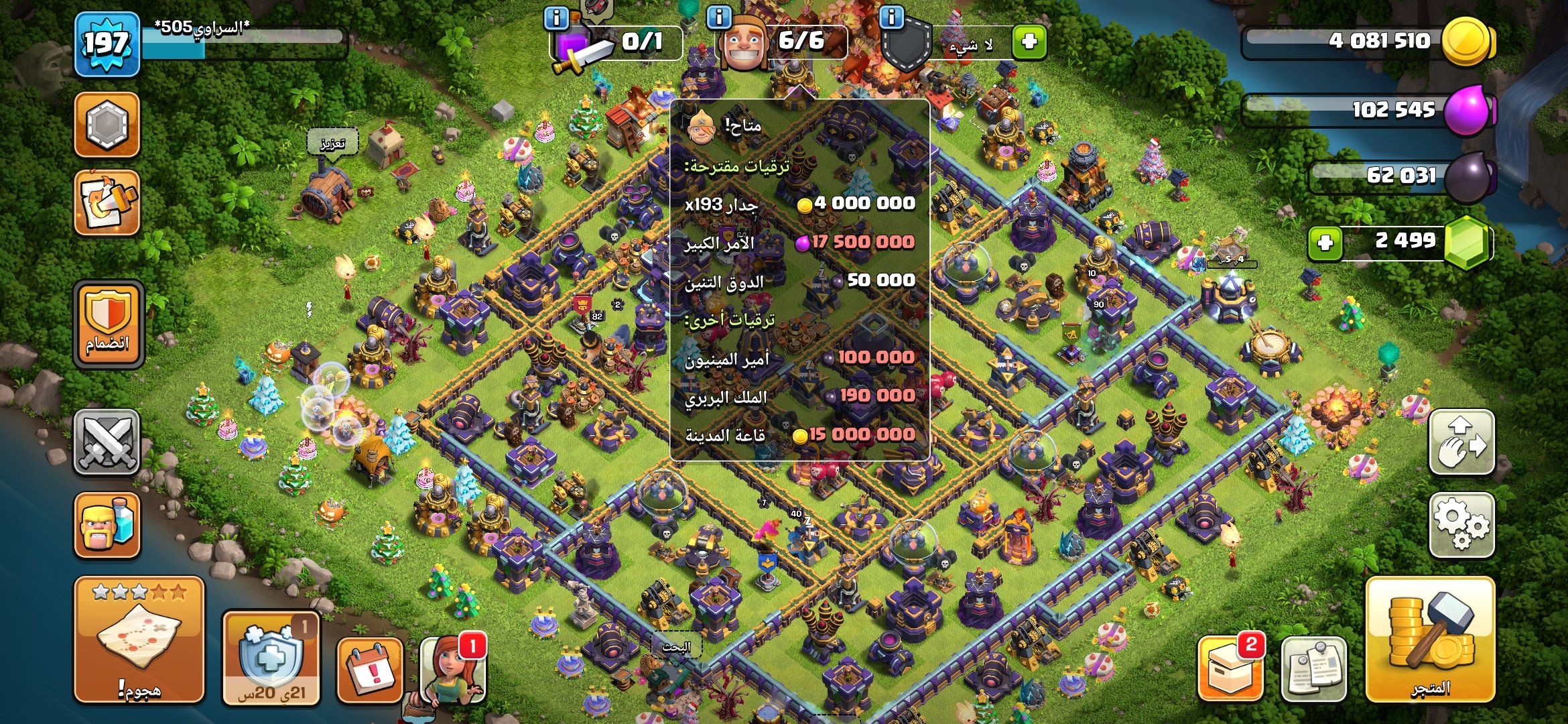Pick the Town Hall upgrade for 15,000,000
1568x724 pixels.
coord(799,435)
